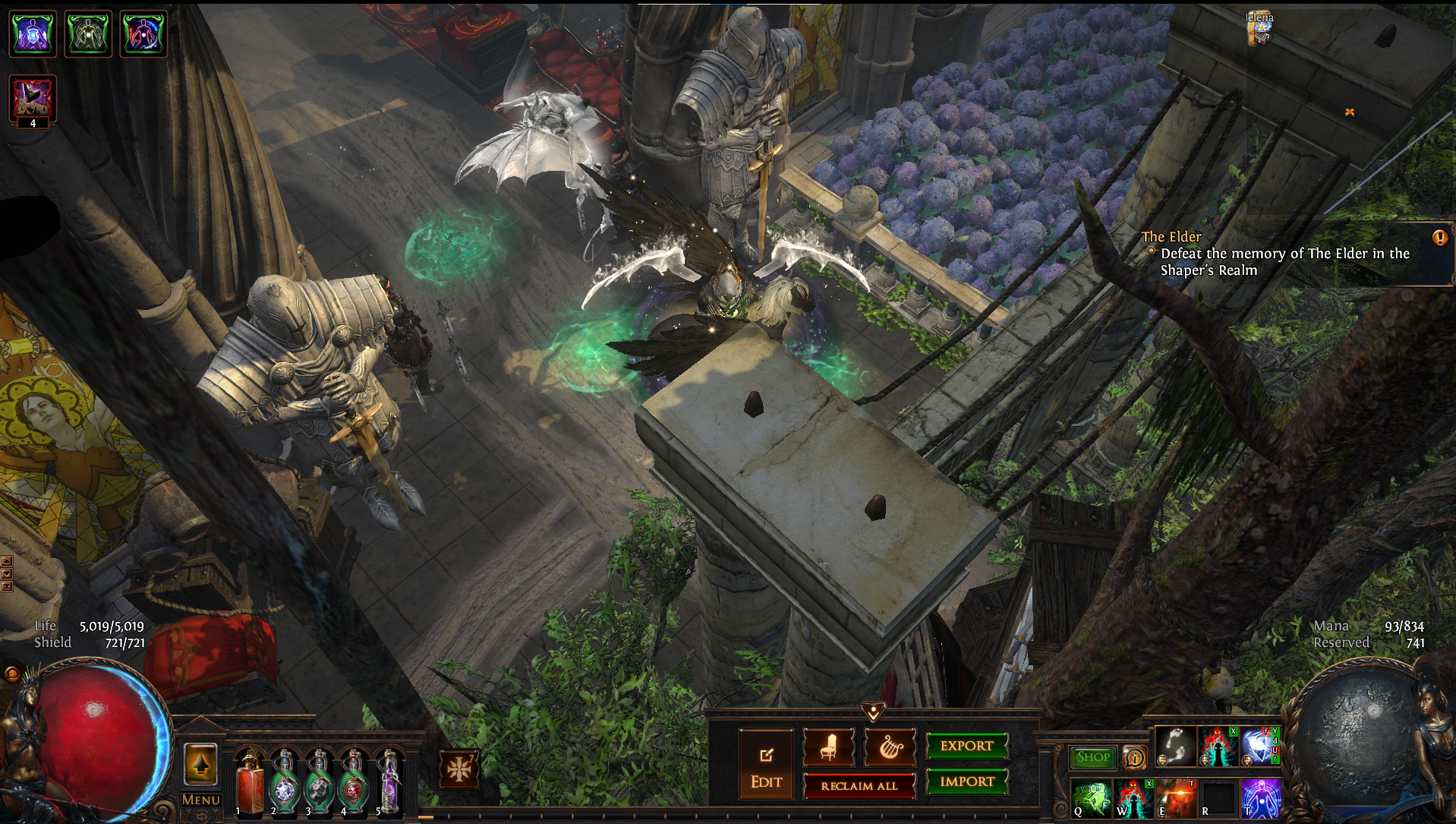Click the orange info bubble icon

1134,757
